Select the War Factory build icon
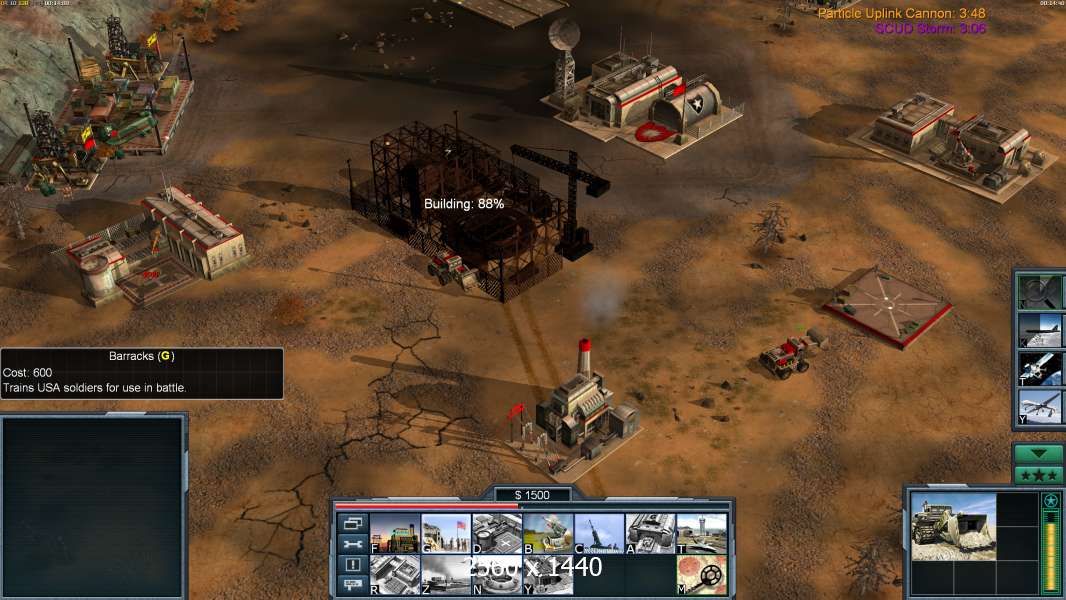The width and height of the screenshot is (1066, 600). [x=650, y=533]
